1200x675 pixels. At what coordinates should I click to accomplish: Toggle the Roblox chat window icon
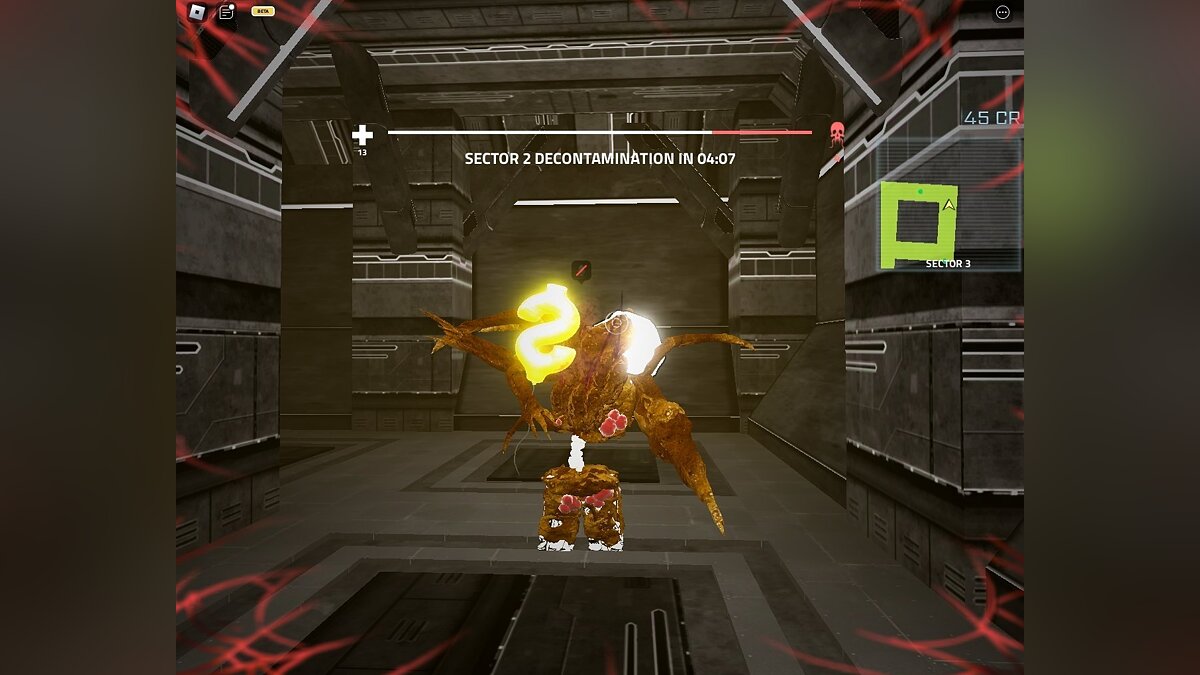(x=226, y=12)
